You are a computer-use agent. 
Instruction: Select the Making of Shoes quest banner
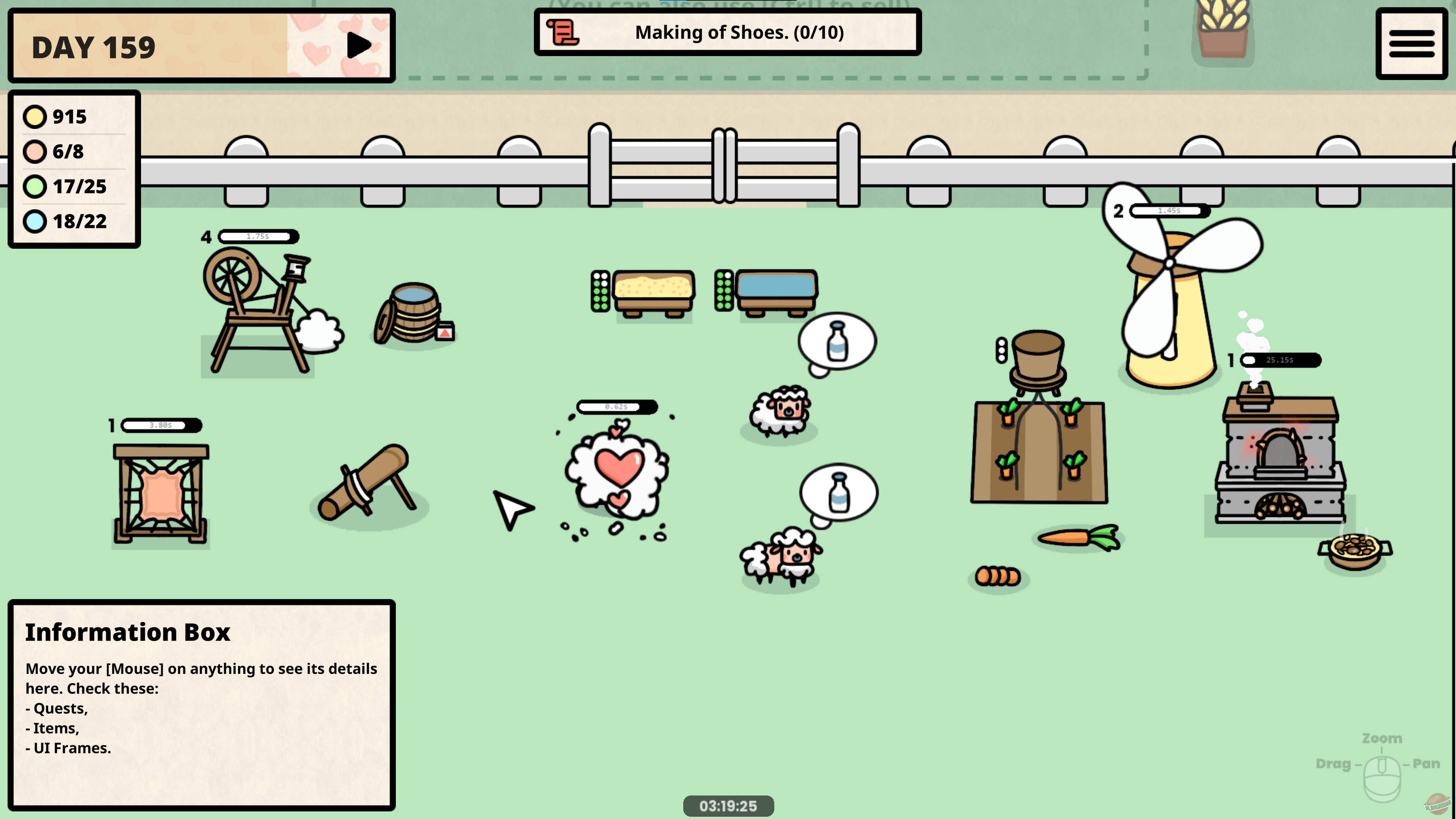pos(729,33)
